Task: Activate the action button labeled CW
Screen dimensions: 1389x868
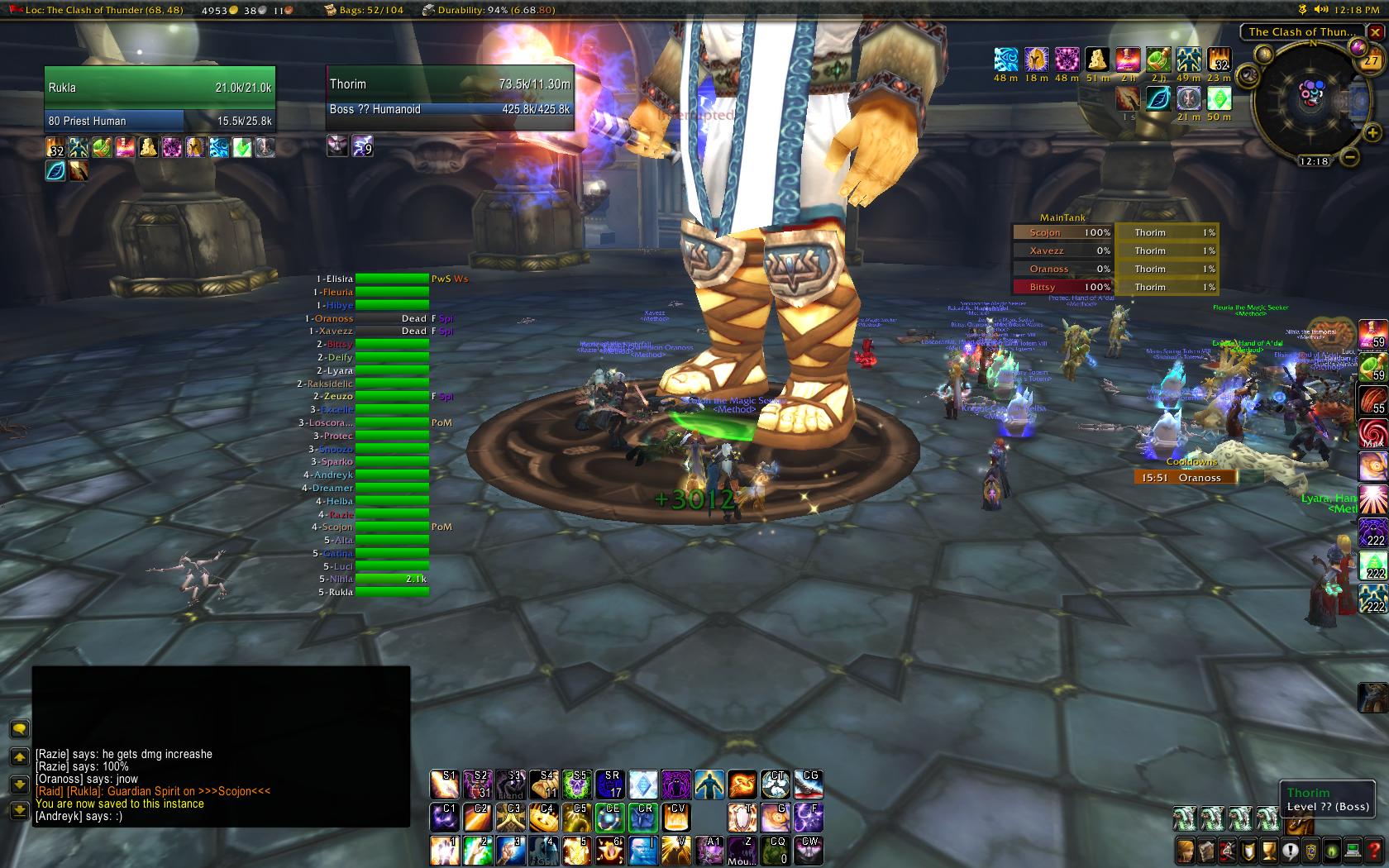Action: point(809,851)
